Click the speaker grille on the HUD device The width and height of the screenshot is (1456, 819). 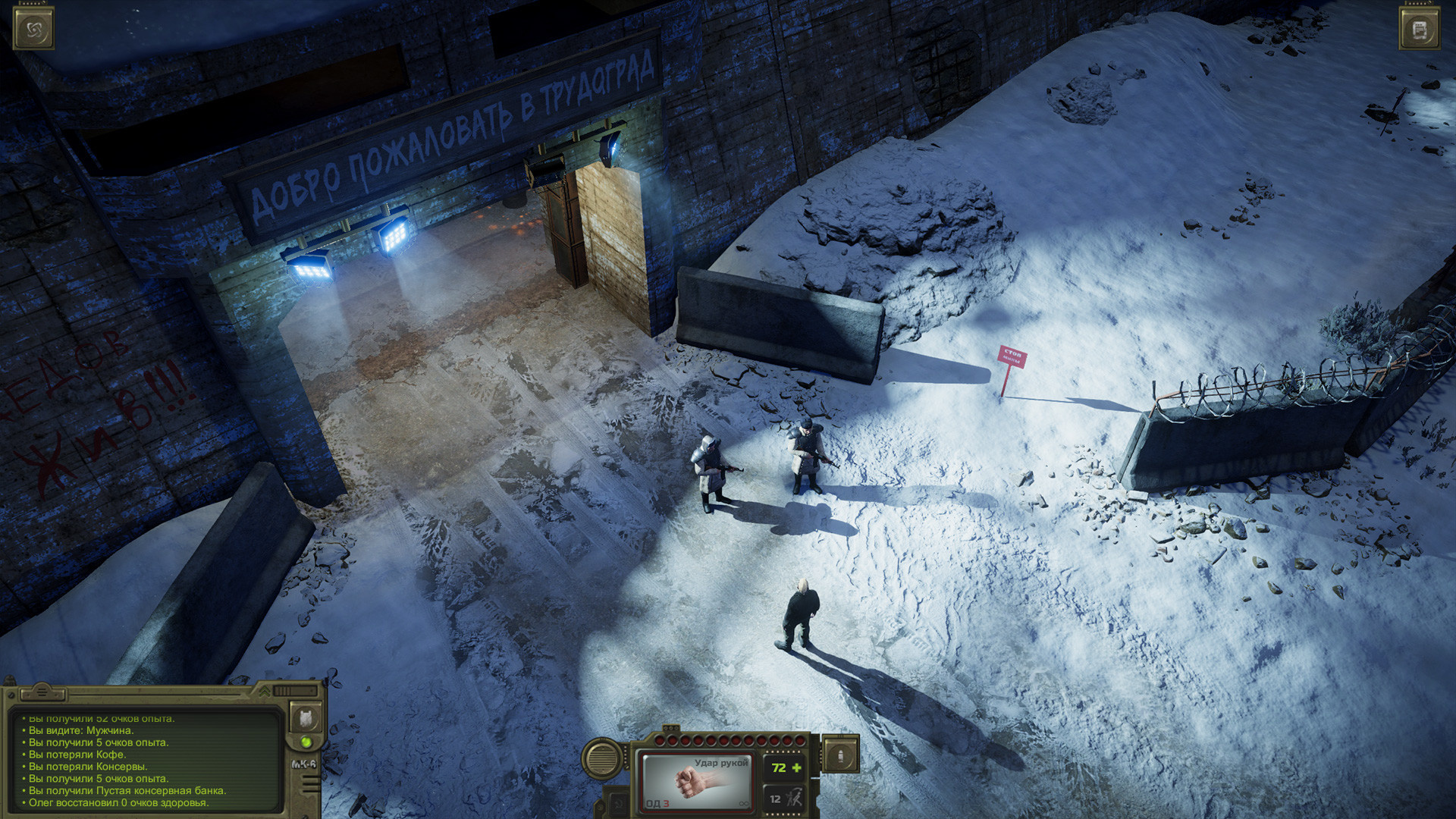(601, 758)
